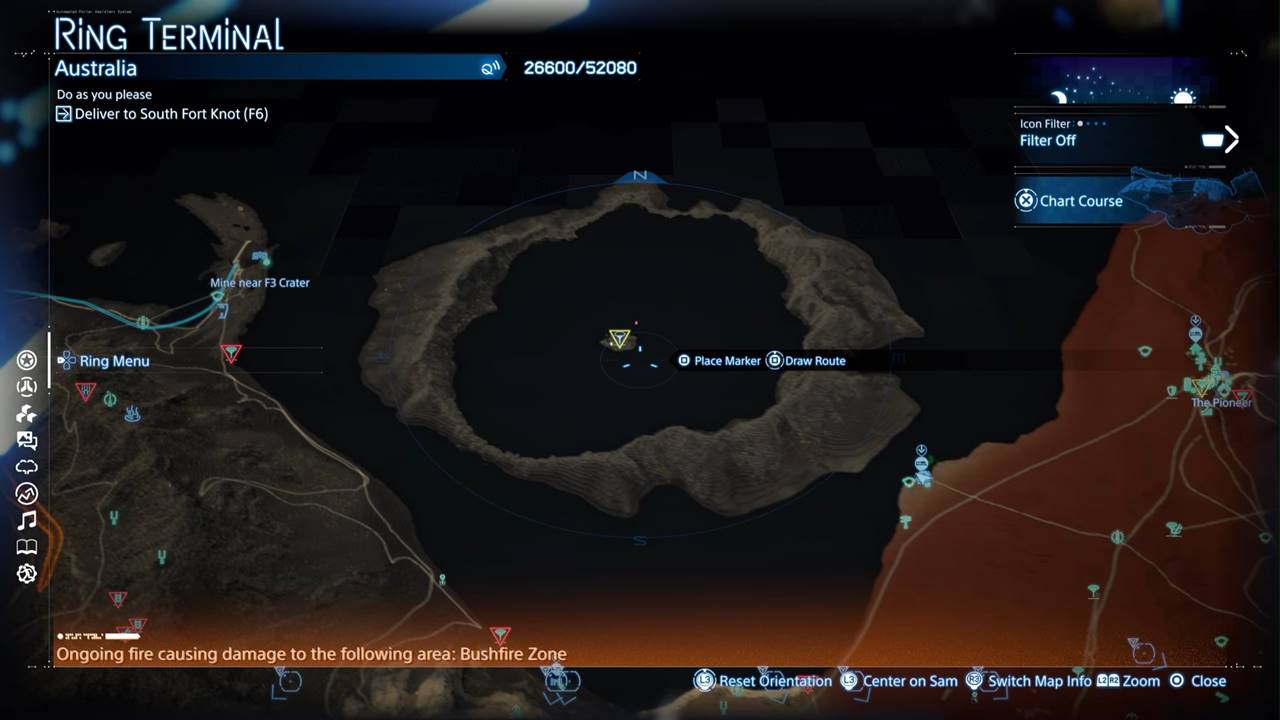
Task: Select the star emblem ring menu icon
Action: tap(27, 360)
